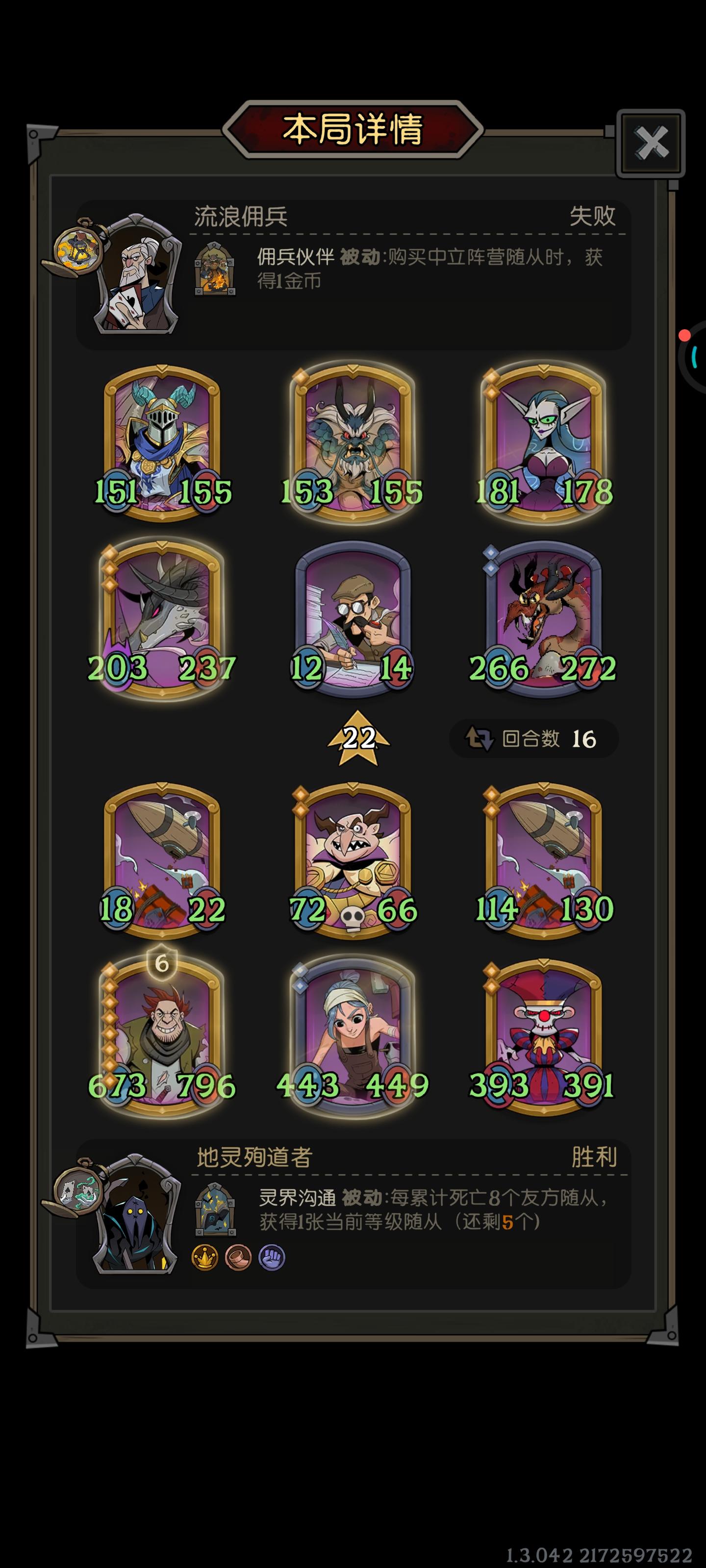Click the 失败 result label for 流浪佣兵

(x=593, y=217)
